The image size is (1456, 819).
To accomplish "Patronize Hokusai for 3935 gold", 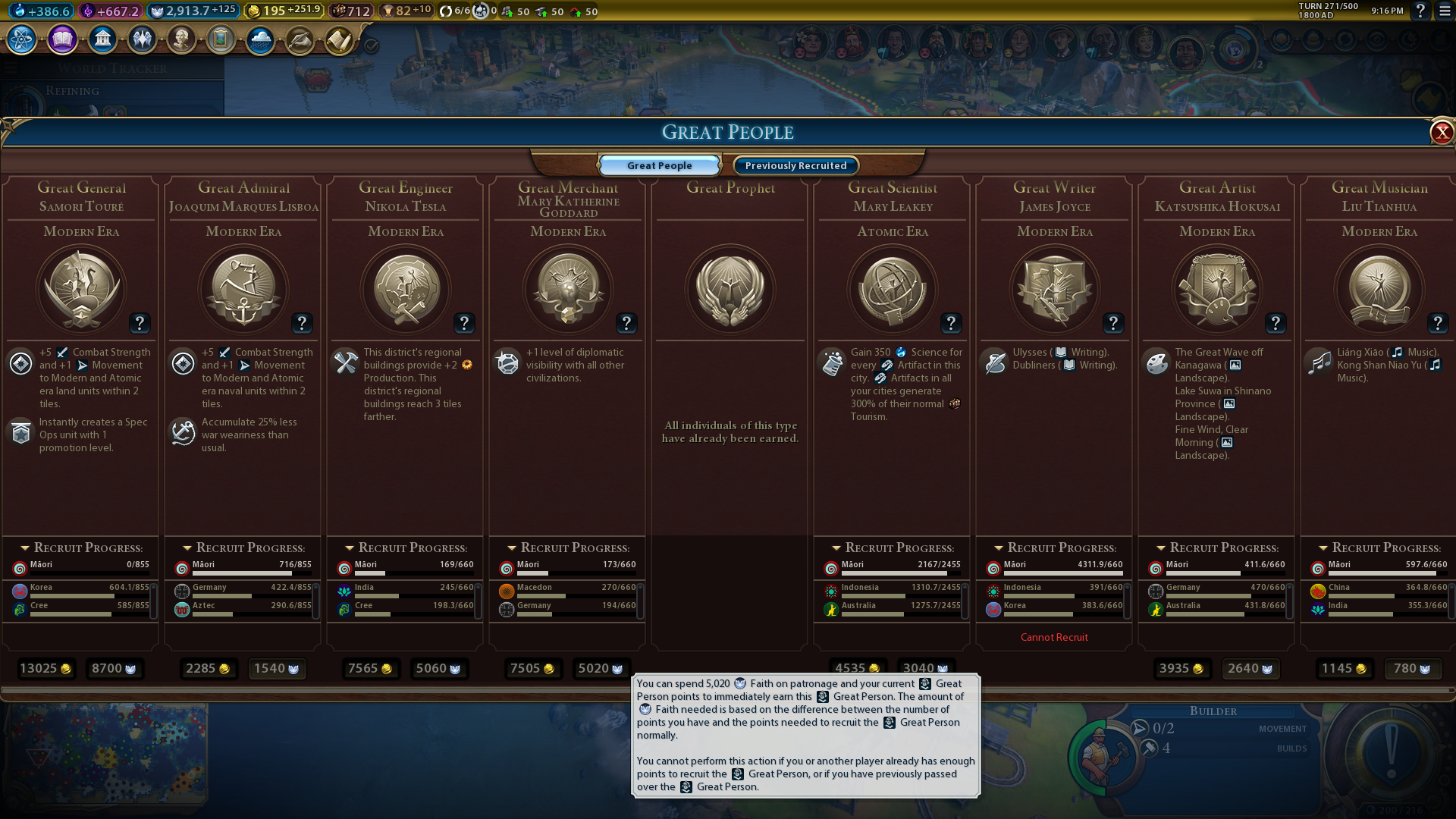I will [x=1181, y=668].
